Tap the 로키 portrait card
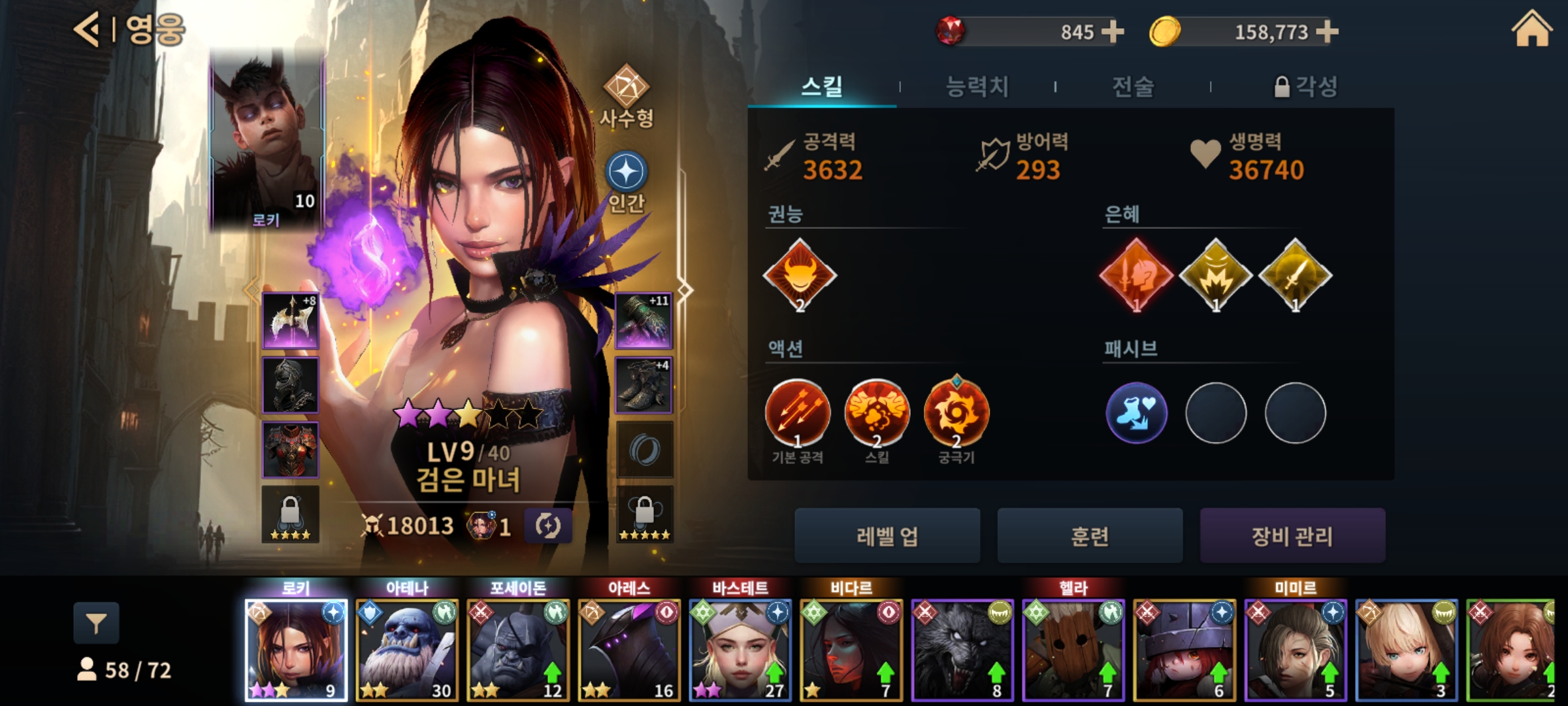The height and width of the screenshot is (706, 1568). coord(267,141)
